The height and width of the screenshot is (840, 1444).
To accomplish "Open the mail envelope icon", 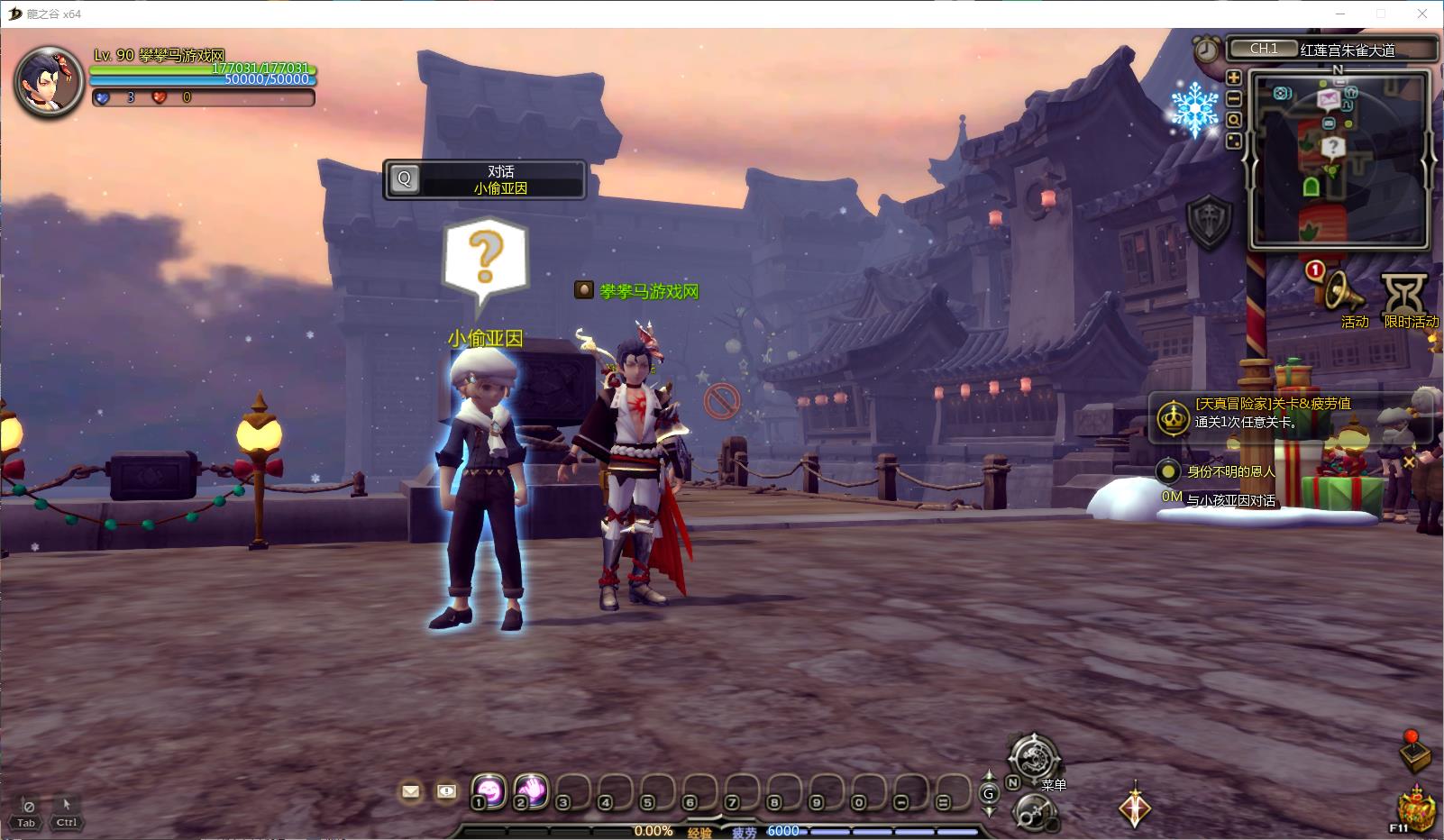I will (411, 791).
